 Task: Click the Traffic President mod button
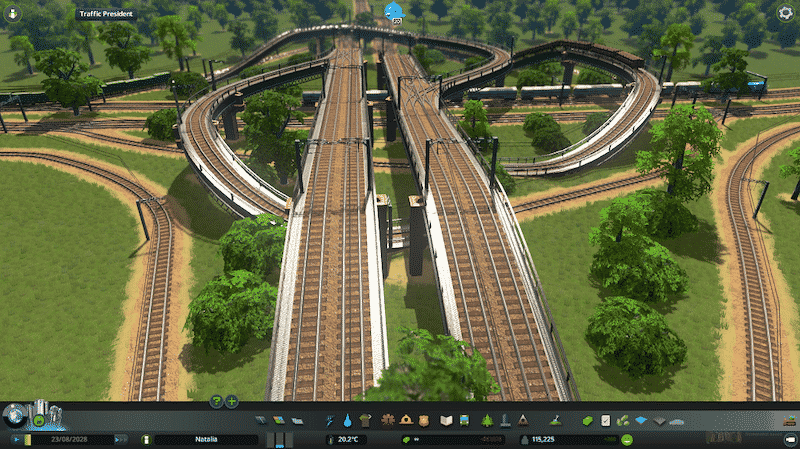pos(108,14)
